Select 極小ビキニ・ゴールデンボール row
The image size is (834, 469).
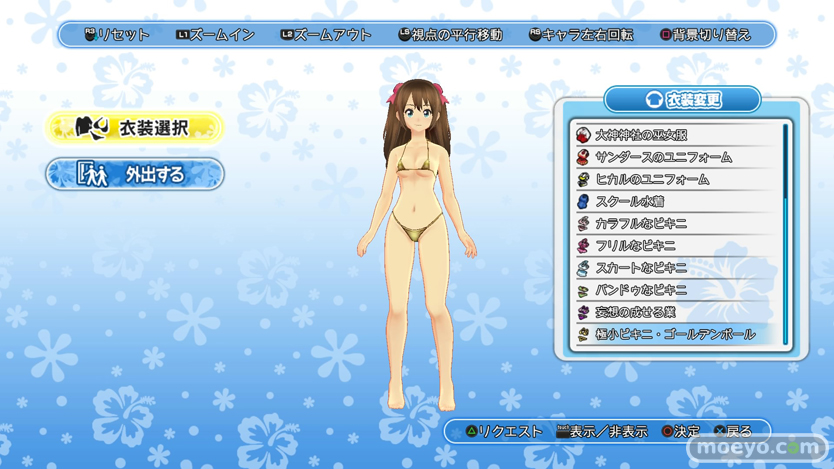point(677,334)
